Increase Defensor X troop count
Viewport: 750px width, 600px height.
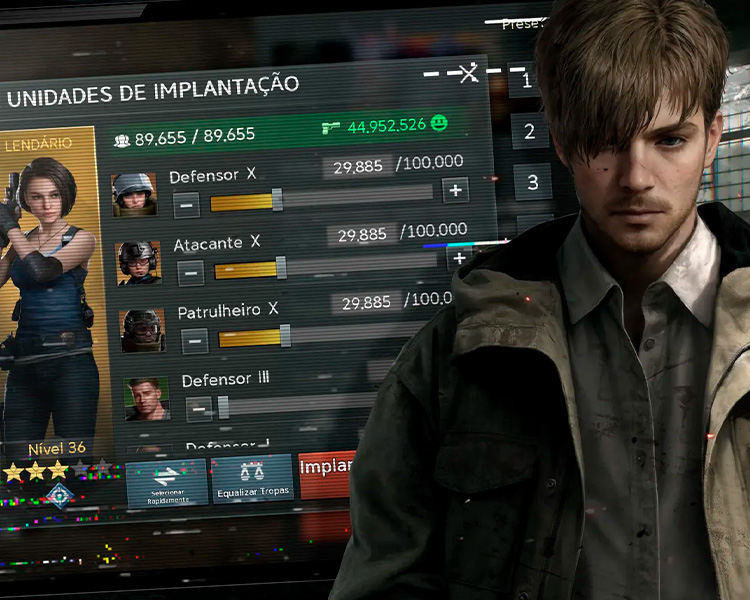point(455,190)
